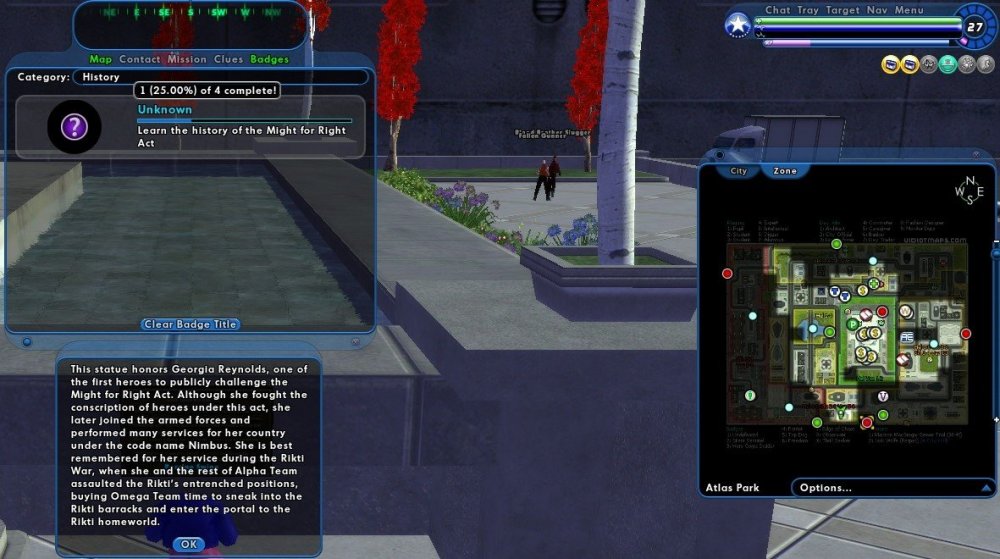Viewport: 1000px width, 559px height.
Task: Switch the map to City view
Action: coord(738,171)
